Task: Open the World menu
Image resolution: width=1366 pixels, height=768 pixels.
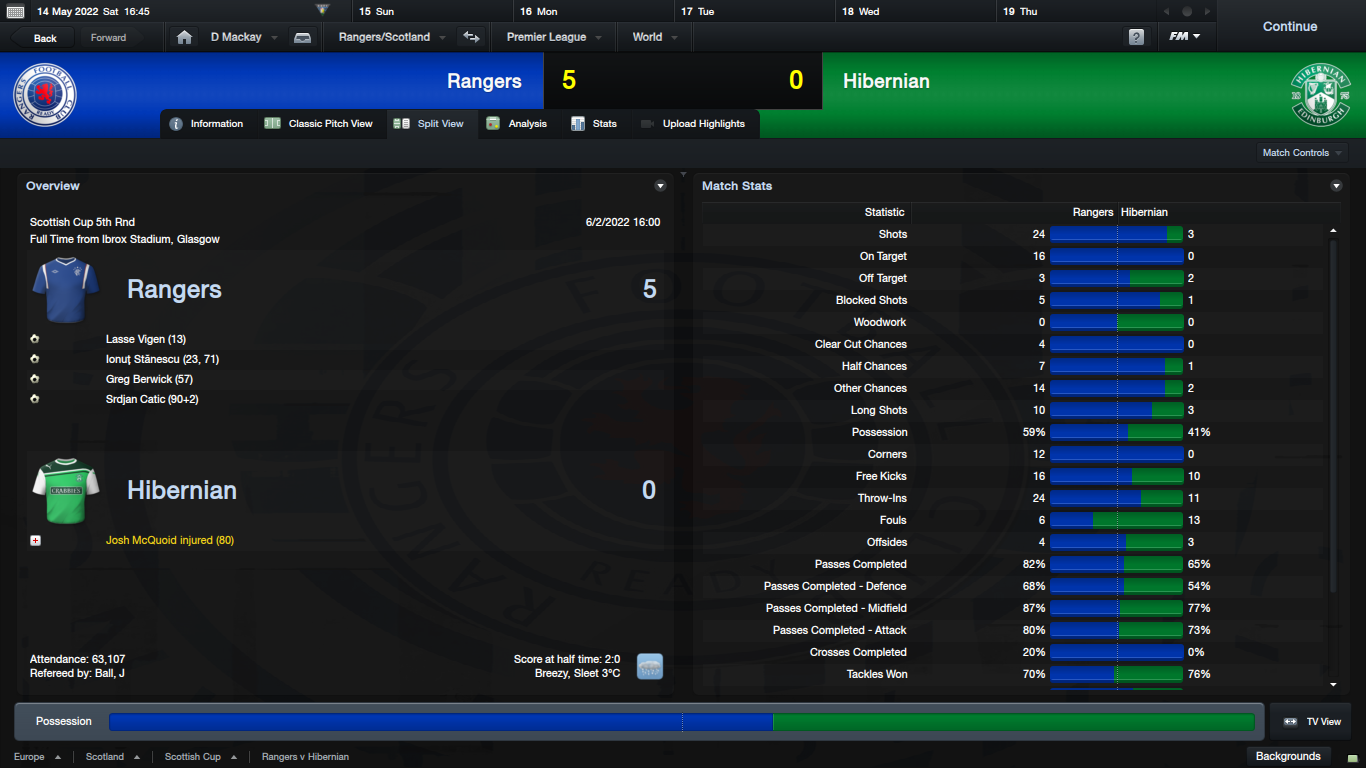Action: (x=654, y=37)
